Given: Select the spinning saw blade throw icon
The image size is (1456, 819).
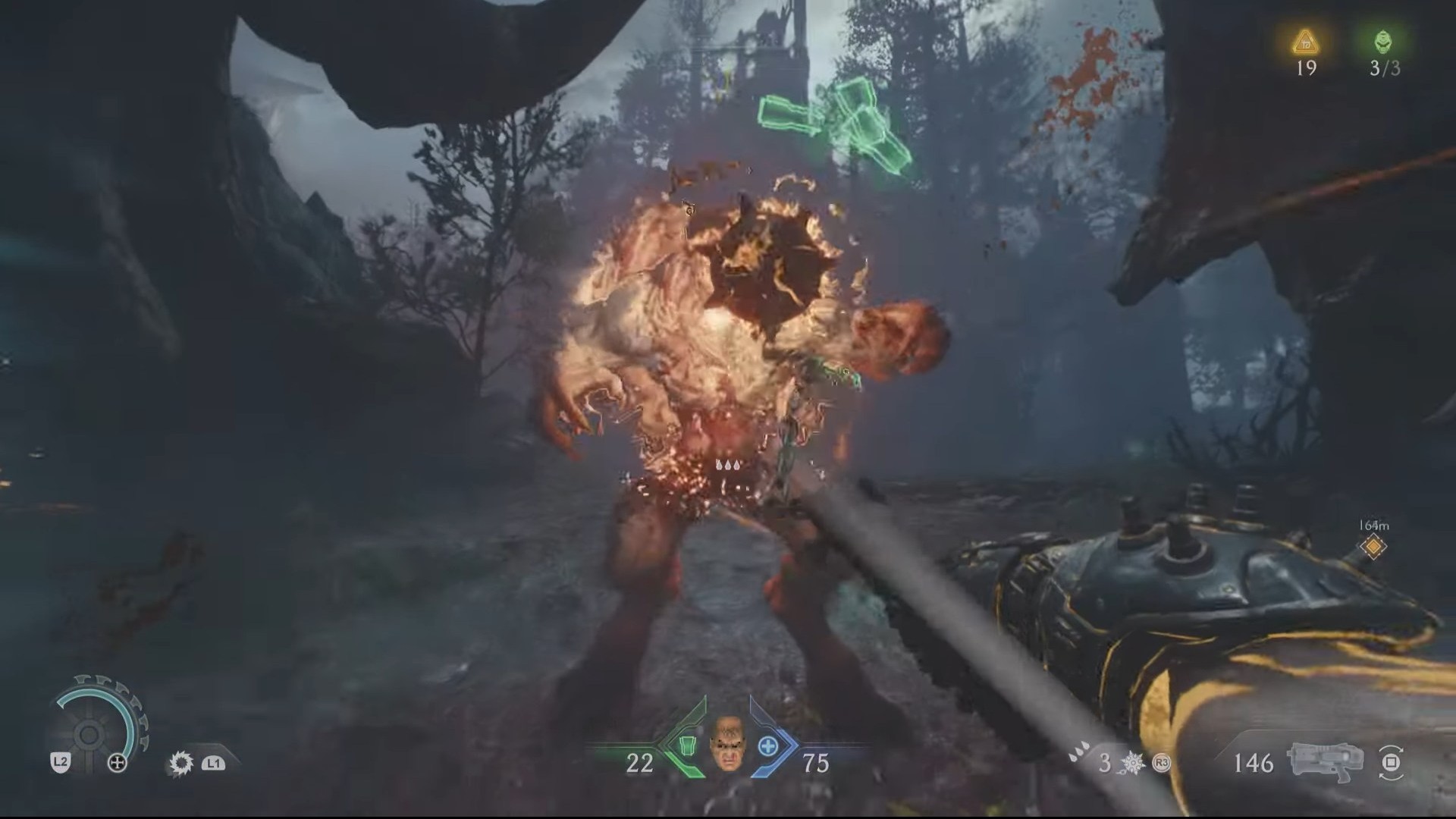Looking at the screenshot, I should coord(180,763).
